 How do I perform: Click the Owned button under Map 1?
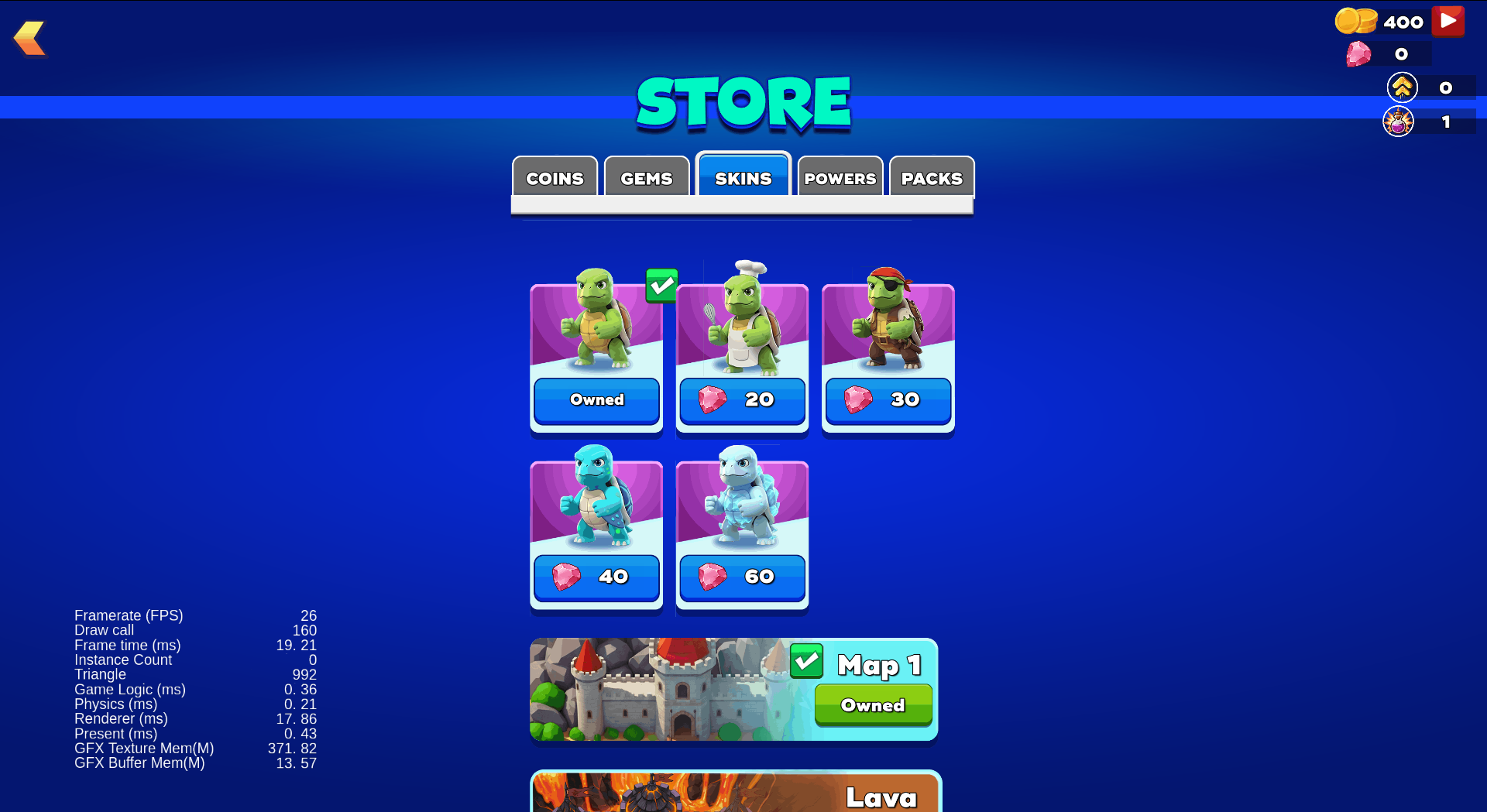pos(873,705)
